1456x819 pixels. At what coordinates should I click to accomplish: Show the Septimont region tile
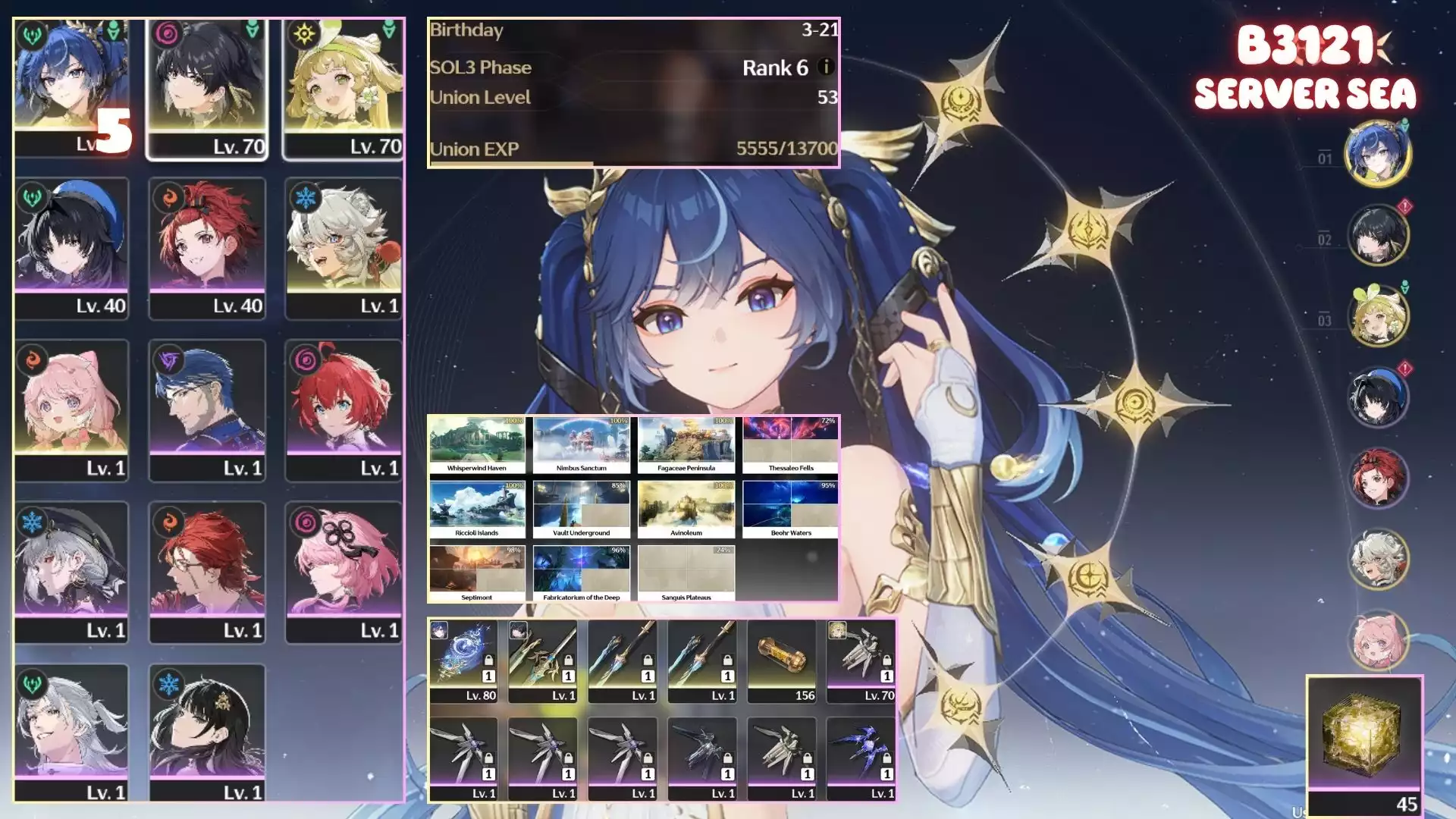tap(477, 574)
